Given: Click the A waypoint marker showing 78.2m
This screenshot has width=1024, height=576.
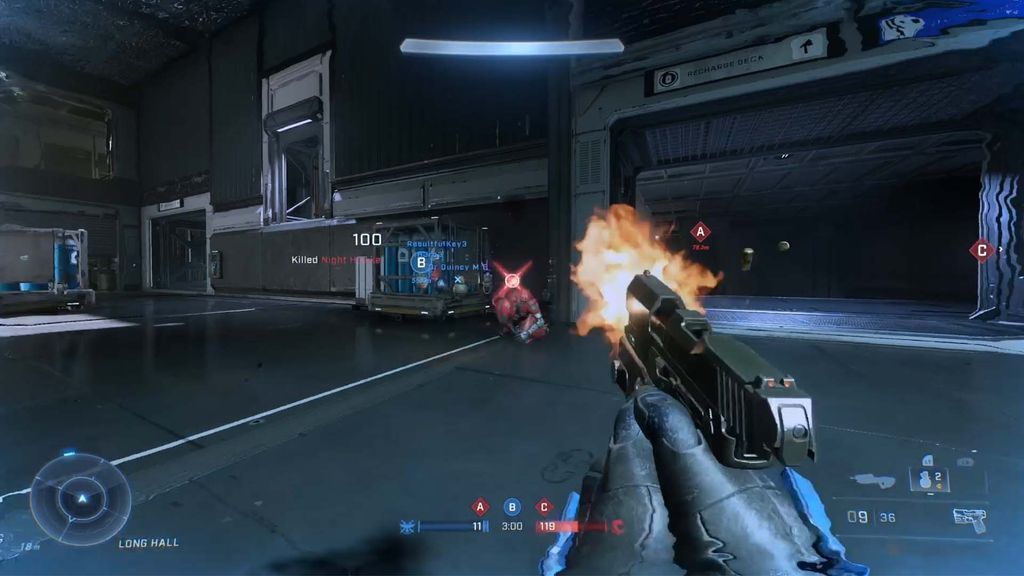Looking at the screenshot, I should pyautogui.click(x=700, y=232).
